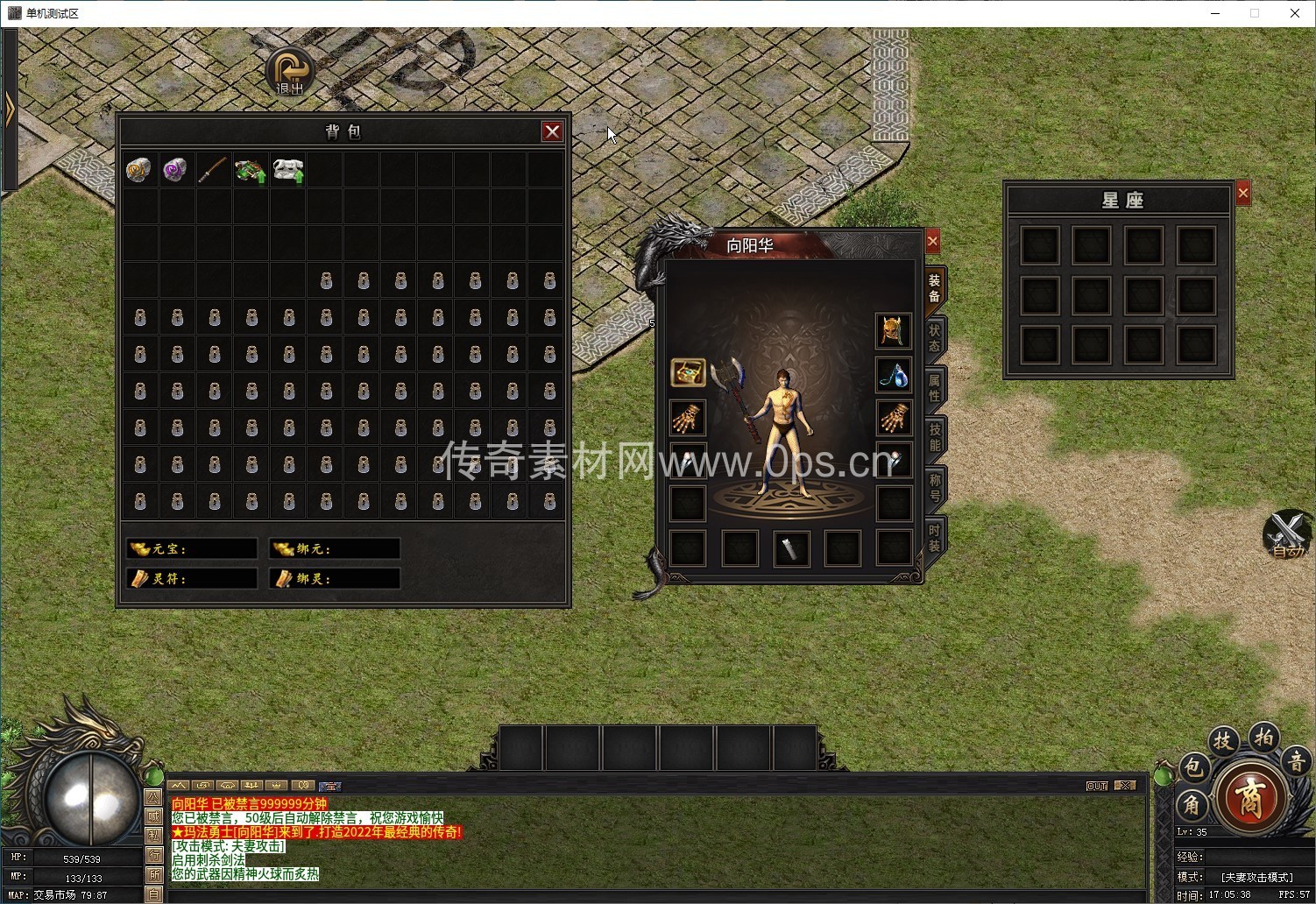Pick the wooden staff item in the backpack

(212, 169)
